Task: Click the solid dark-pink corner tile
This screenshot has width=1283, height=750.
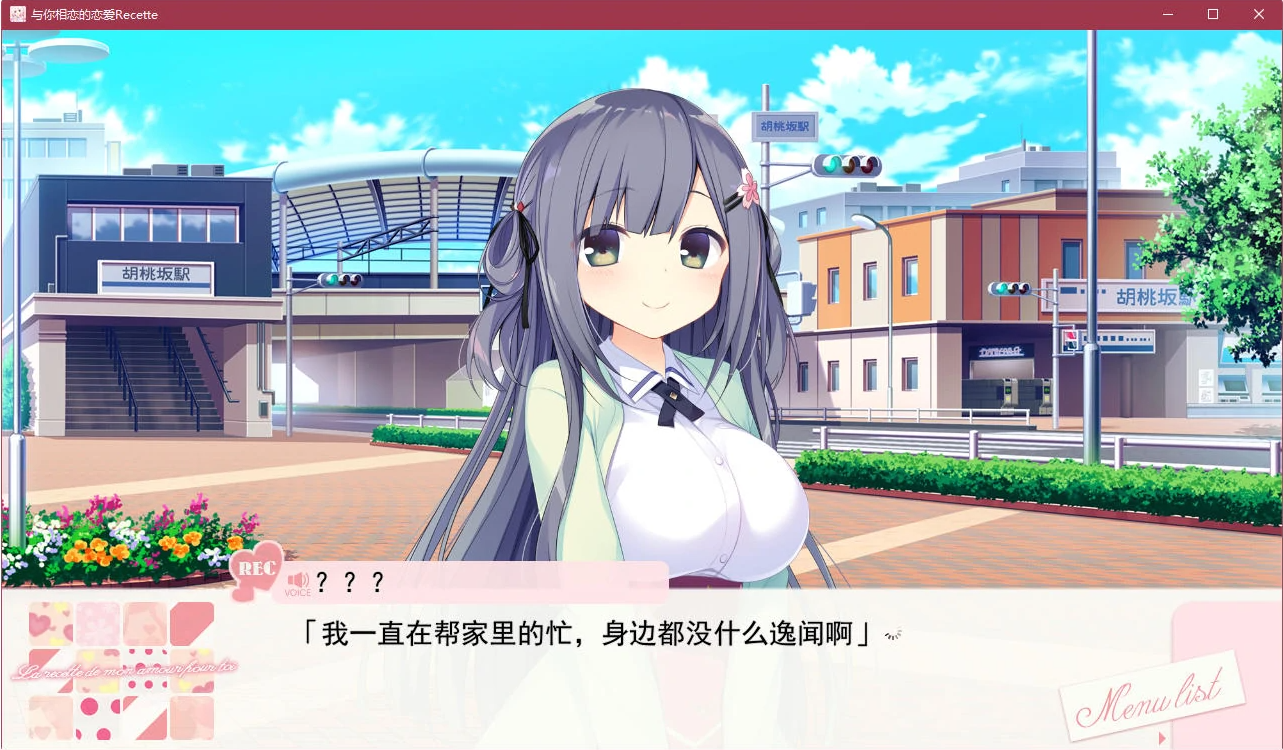Action: [191, 622]
